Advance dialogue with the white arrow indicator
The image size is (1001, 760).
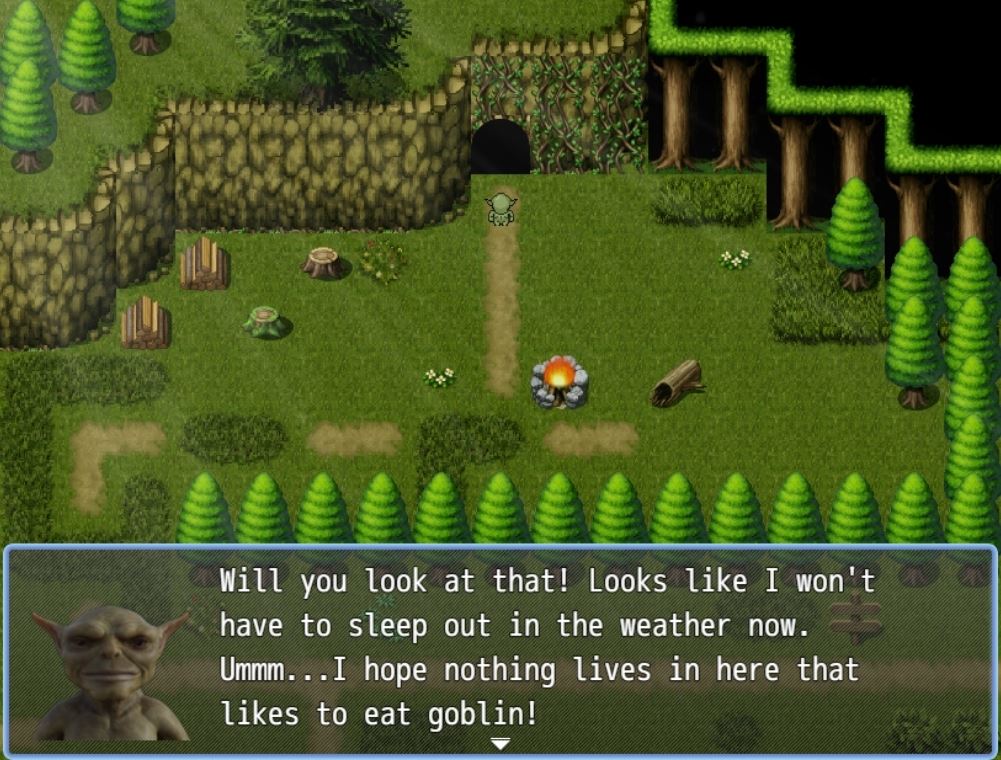500,743
